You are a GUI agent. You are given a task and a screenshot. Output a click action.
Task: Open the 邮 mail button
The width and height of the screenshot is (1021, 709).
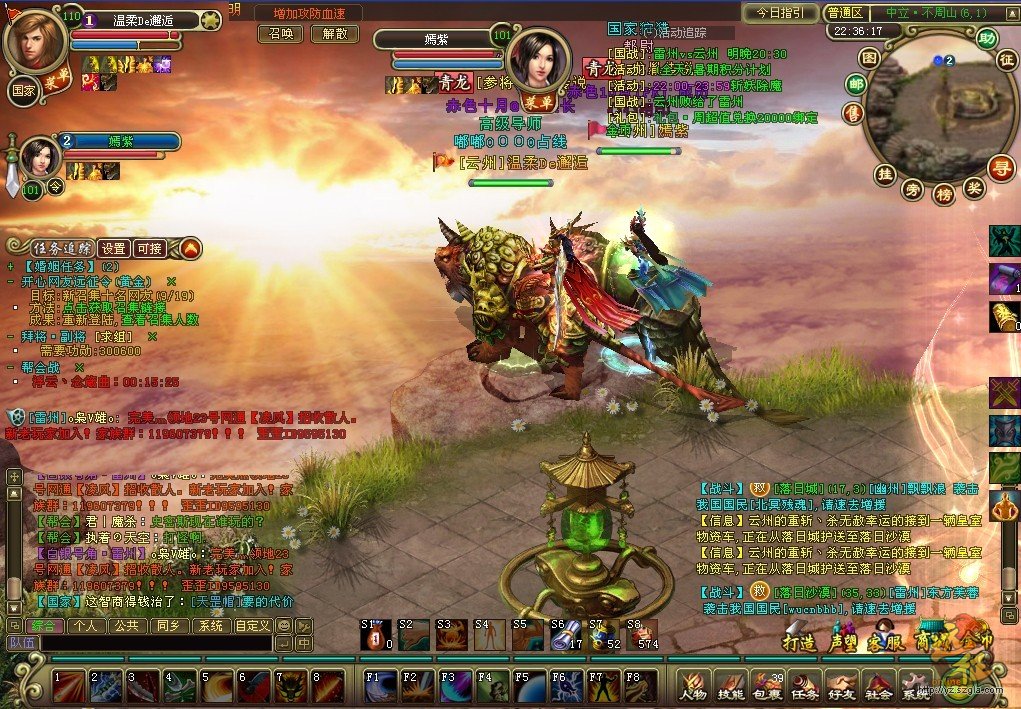pyautogui.click(x=855, y=84)
